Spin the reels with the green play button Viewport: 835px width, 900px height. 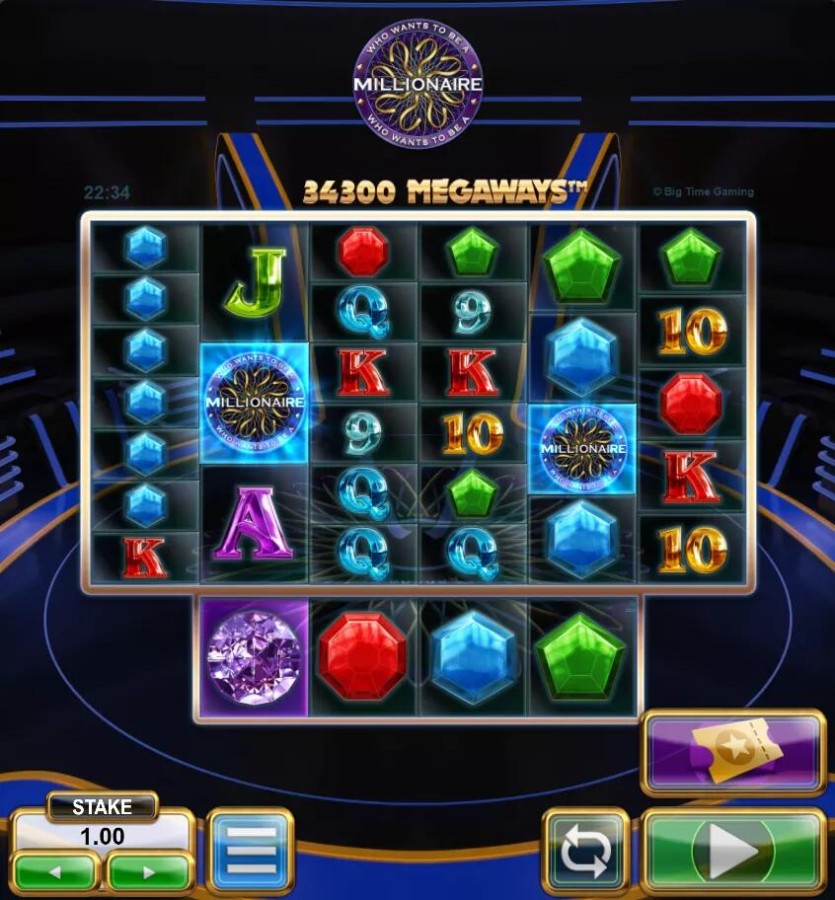point(733,851)
